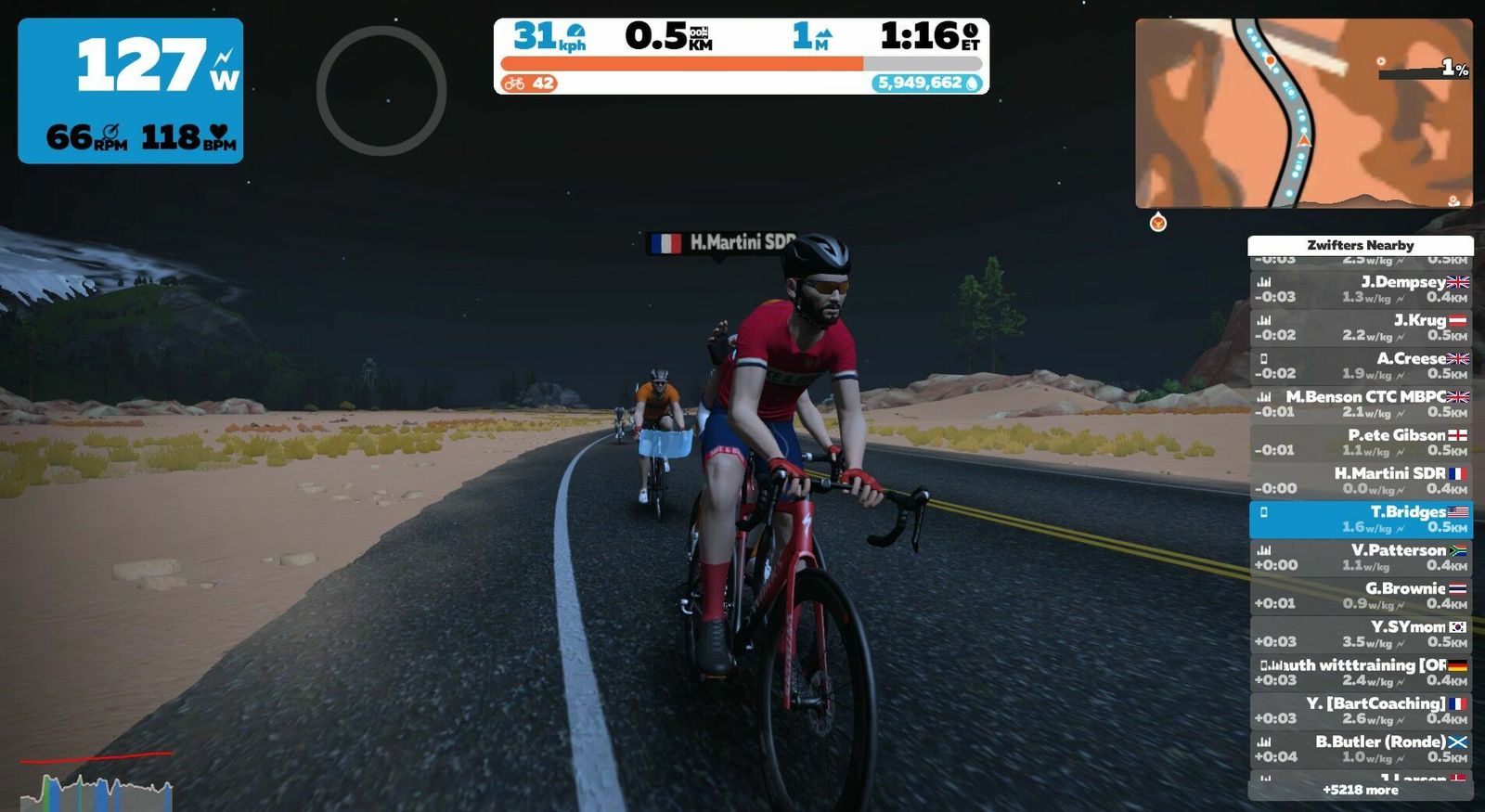Click the orange marker below minimap

[x=1158, y=223]
